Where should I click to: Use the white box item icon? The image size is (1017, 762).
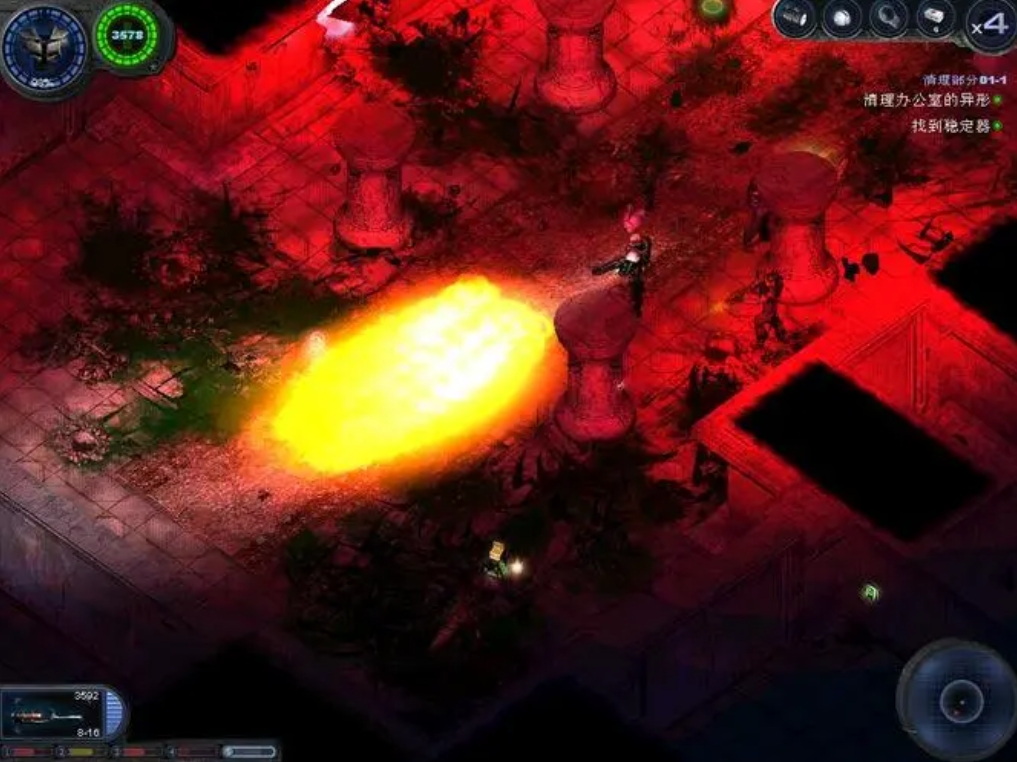935,19
